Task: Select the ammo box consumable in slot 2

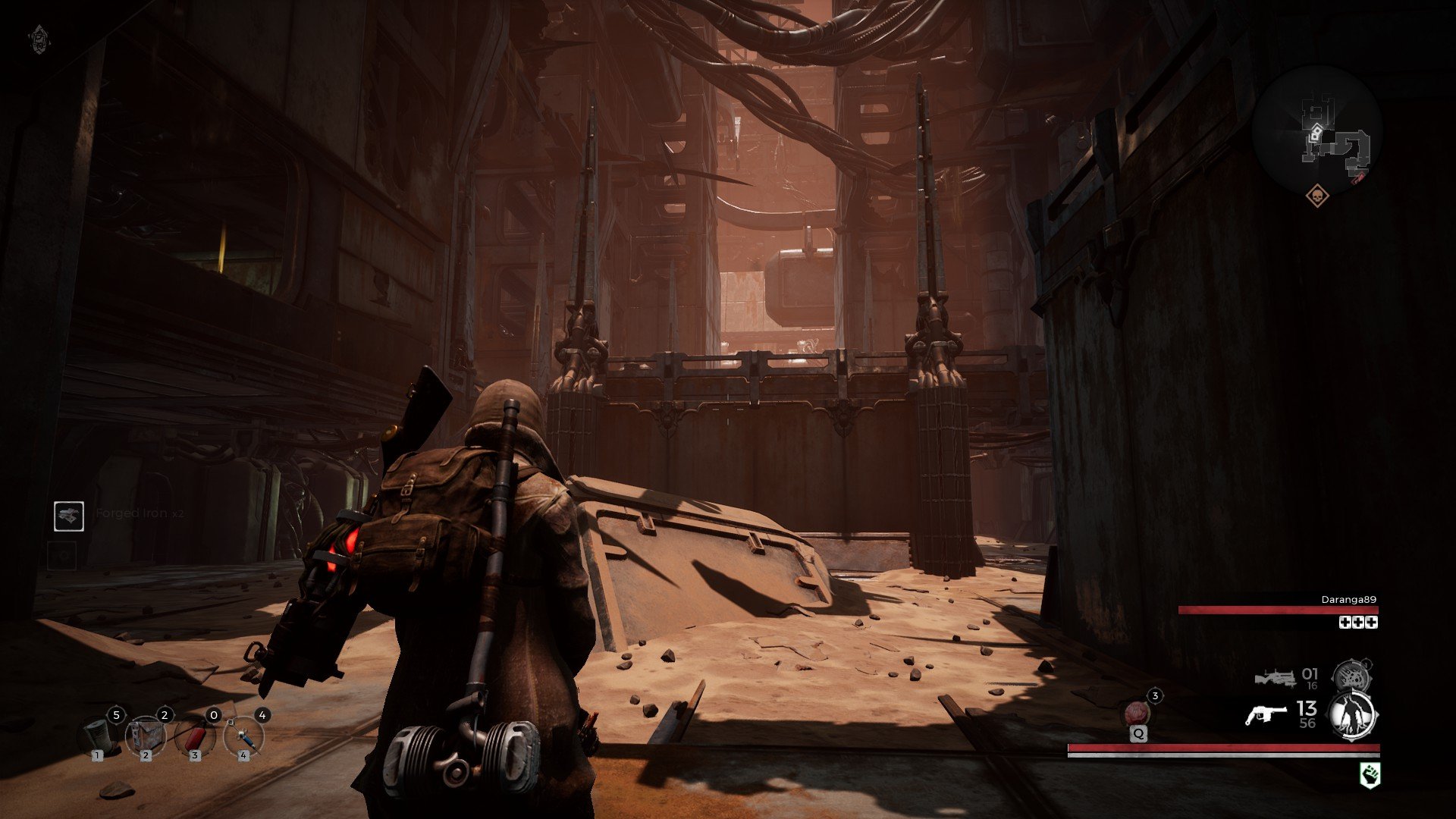Action: [146, 734]
